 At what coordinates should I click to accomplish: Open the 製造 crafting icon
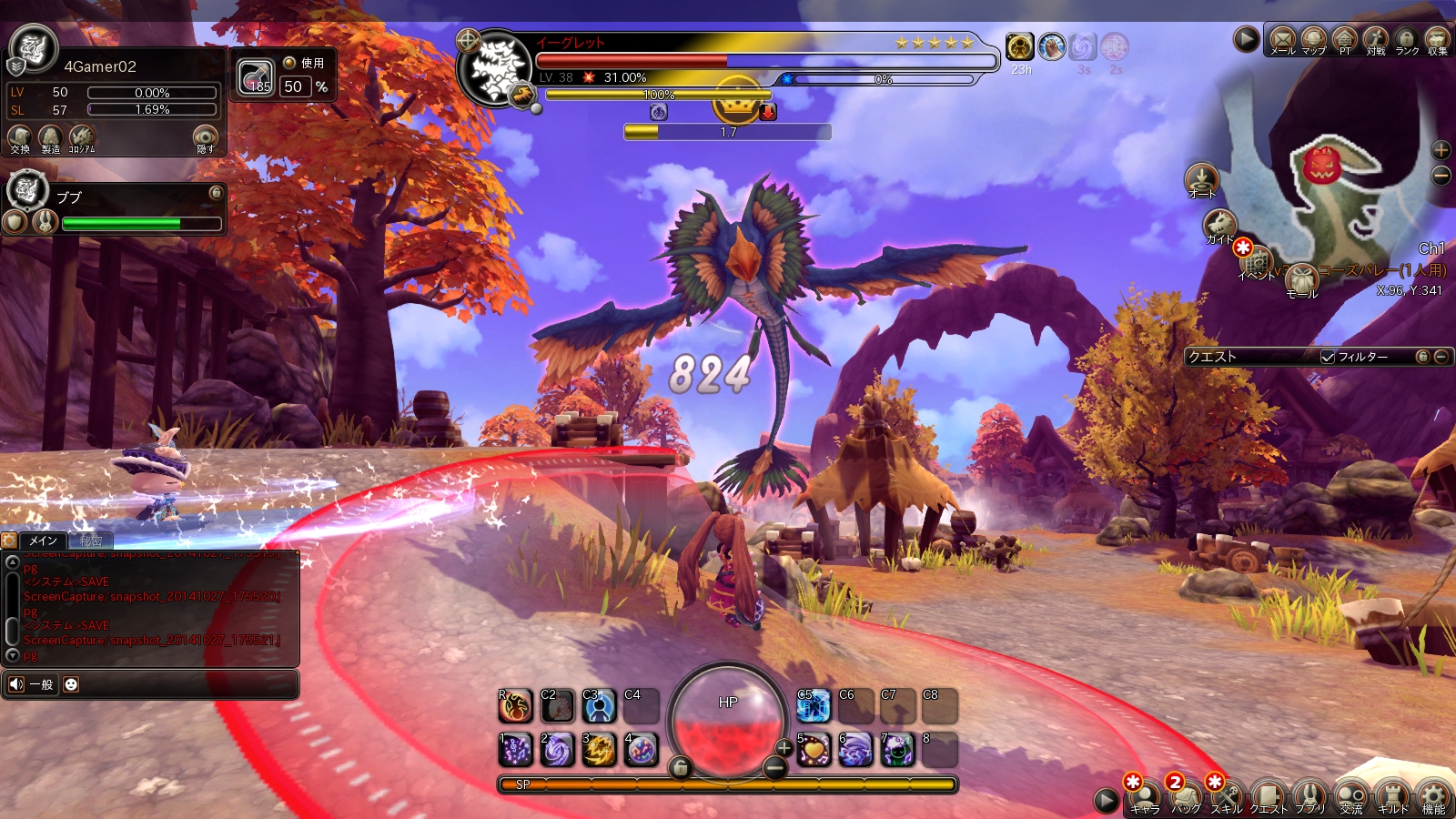(x=51, y=138)
